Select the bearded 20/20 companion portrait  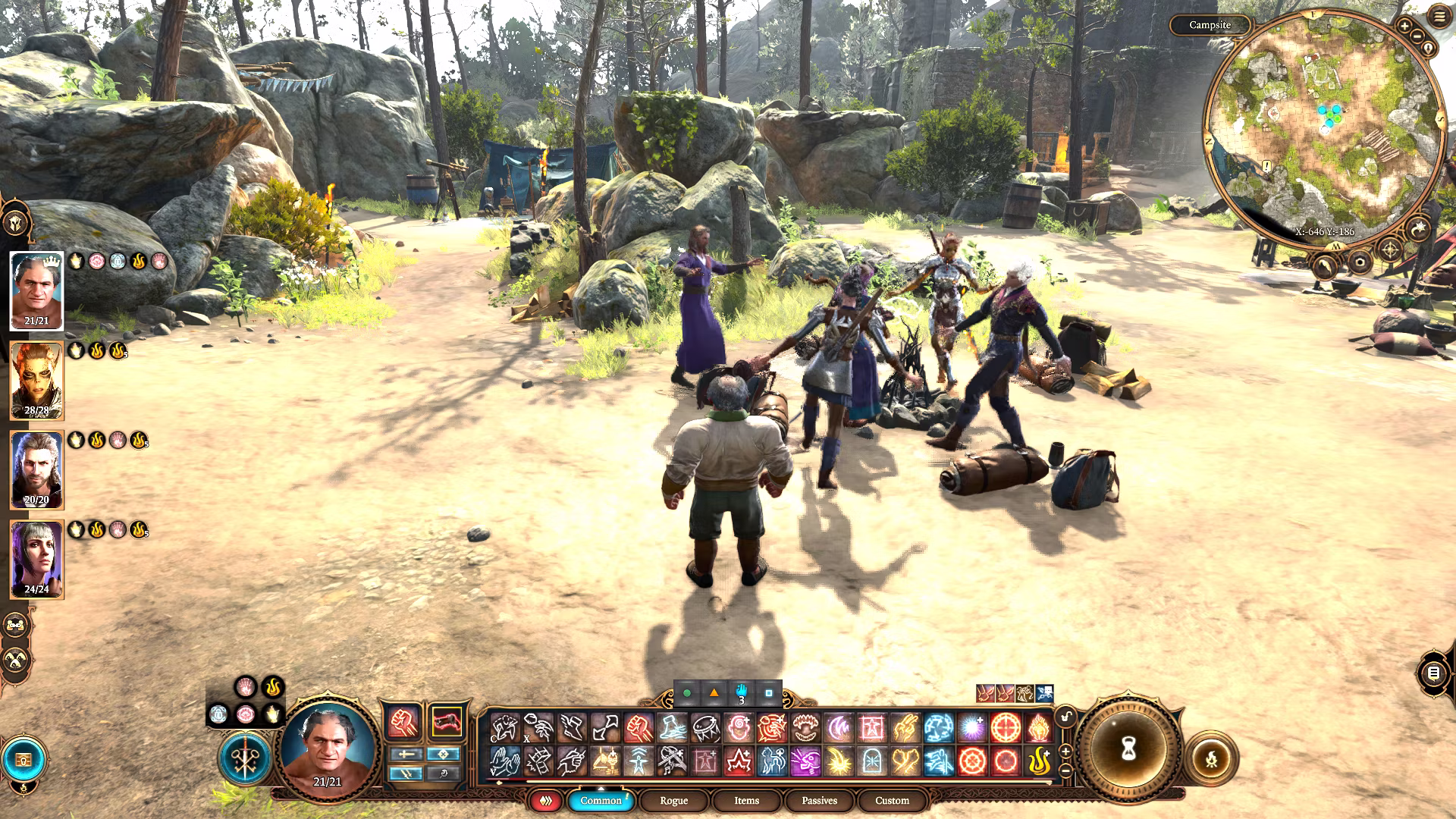[36, 470]
